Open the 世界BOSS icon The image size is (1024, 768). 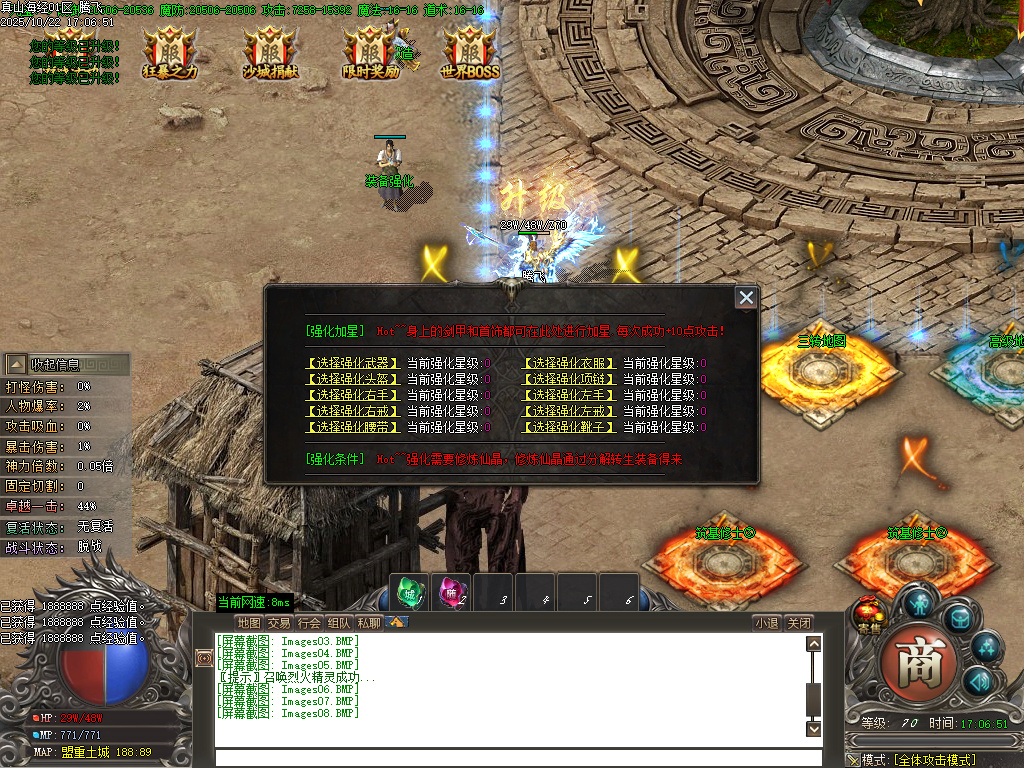click(x=470, y=50)
